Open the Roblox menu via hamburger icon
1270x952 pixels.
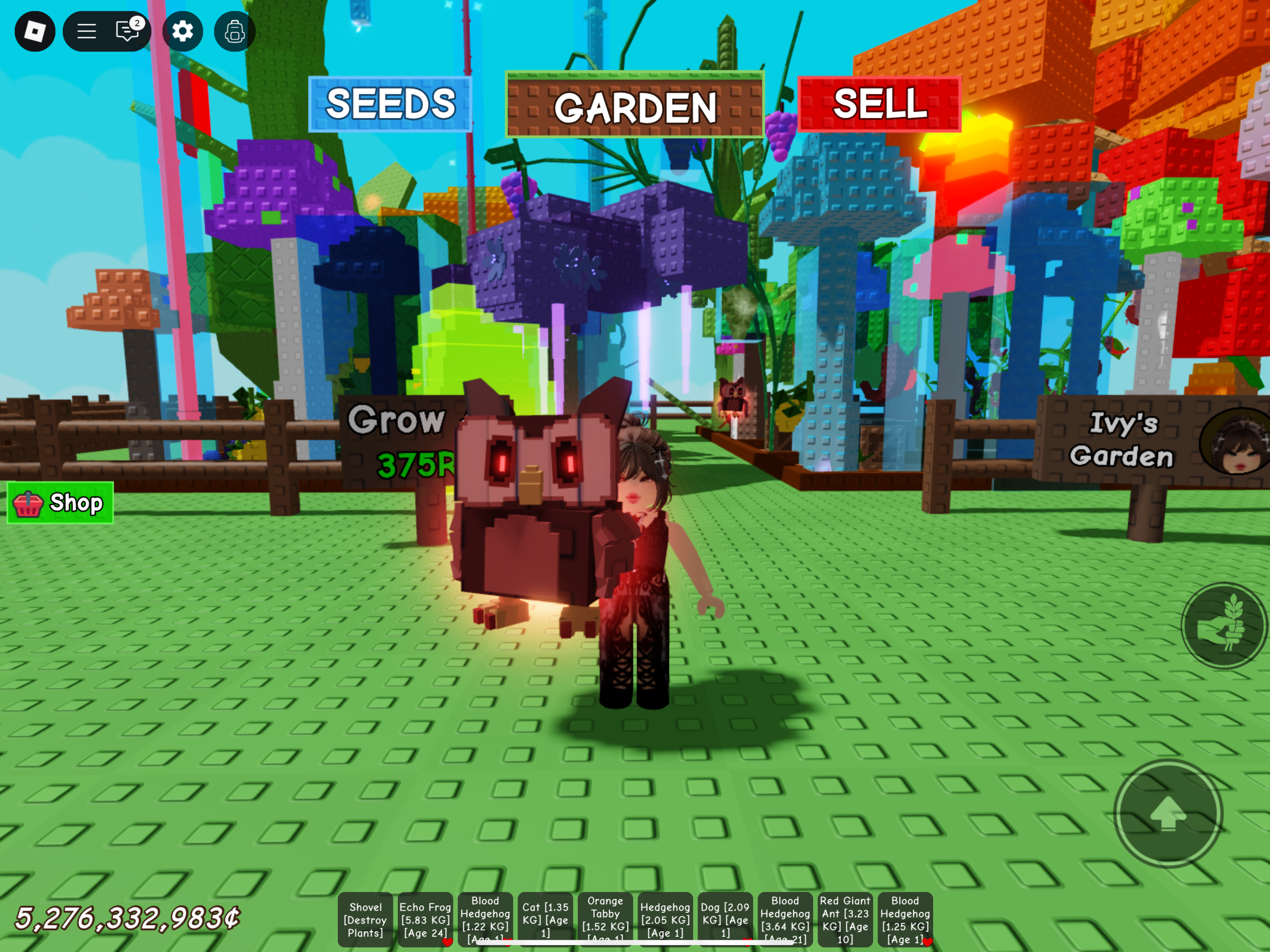pyautogui.click(x=86, y=32)
